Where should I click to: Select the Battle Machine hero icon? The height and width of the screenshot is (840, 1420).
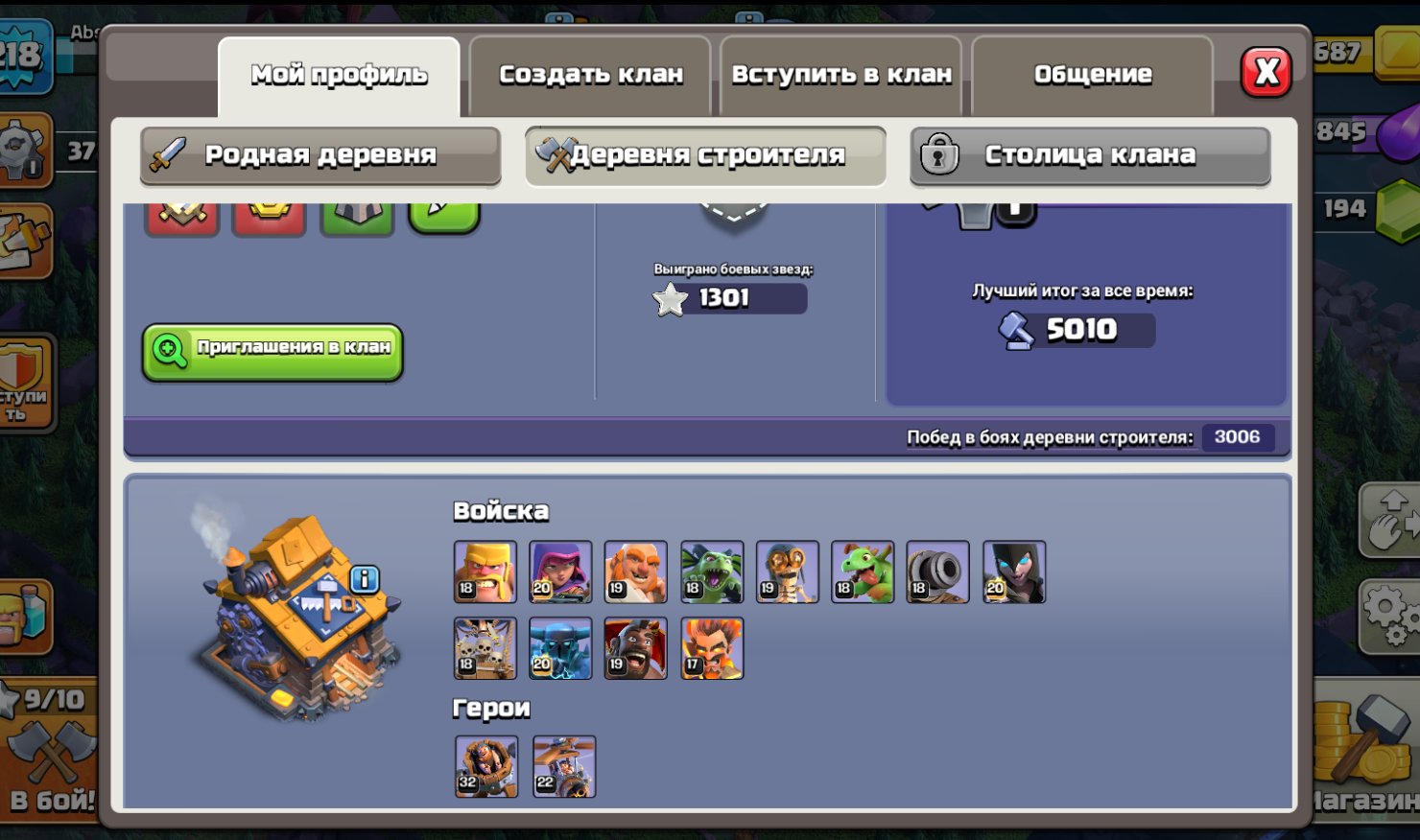point(485,765)
